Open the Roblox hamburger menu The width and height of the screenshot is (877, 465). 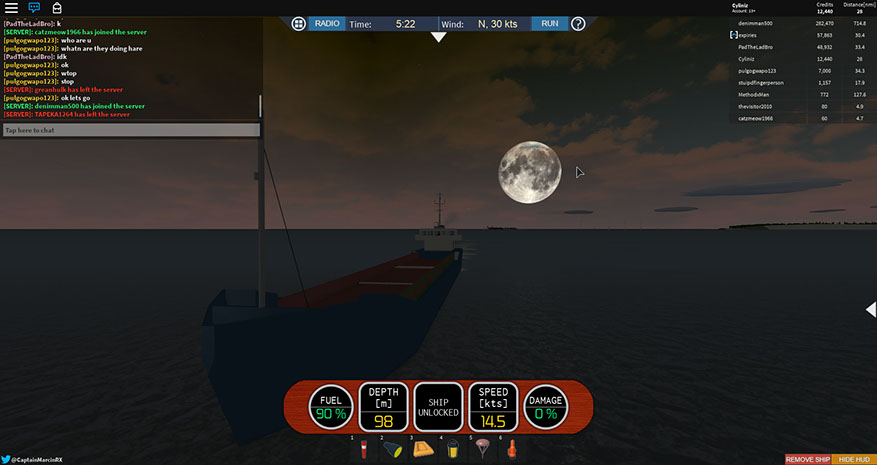point(11,8)
